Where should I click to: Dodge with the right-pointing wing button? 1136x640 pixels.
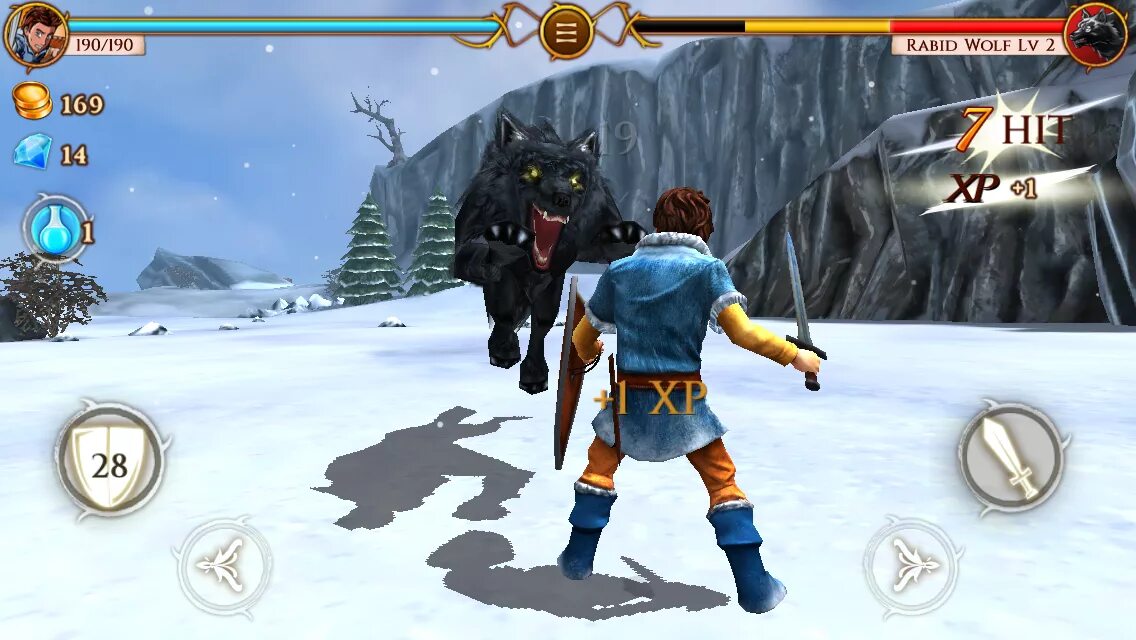911,567
